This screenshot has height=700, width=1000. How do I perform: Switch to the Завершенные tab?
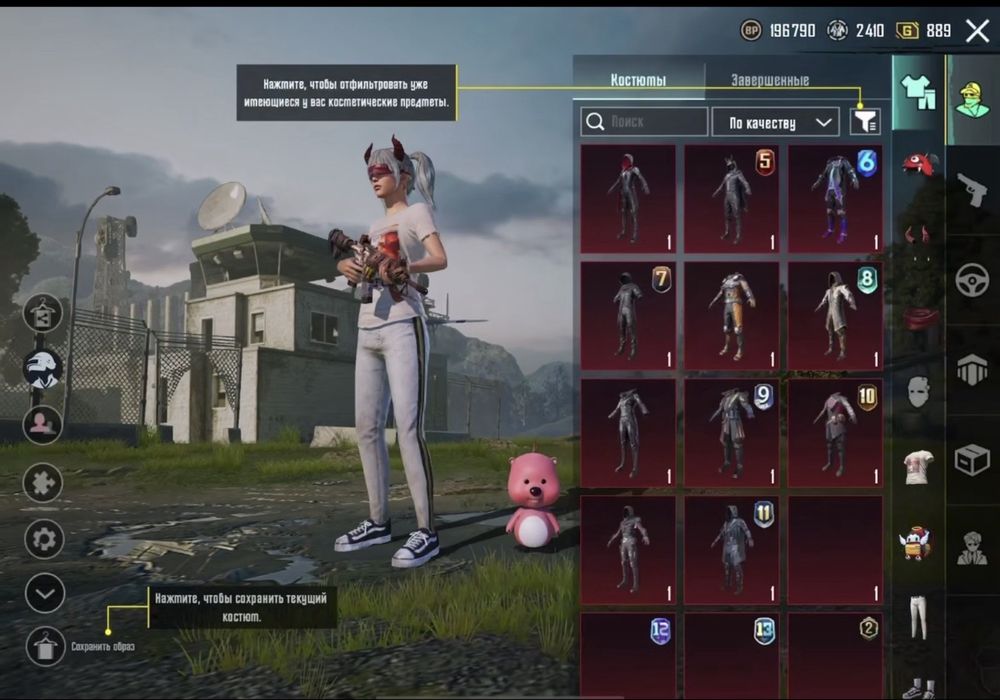(x=769, y=80)
